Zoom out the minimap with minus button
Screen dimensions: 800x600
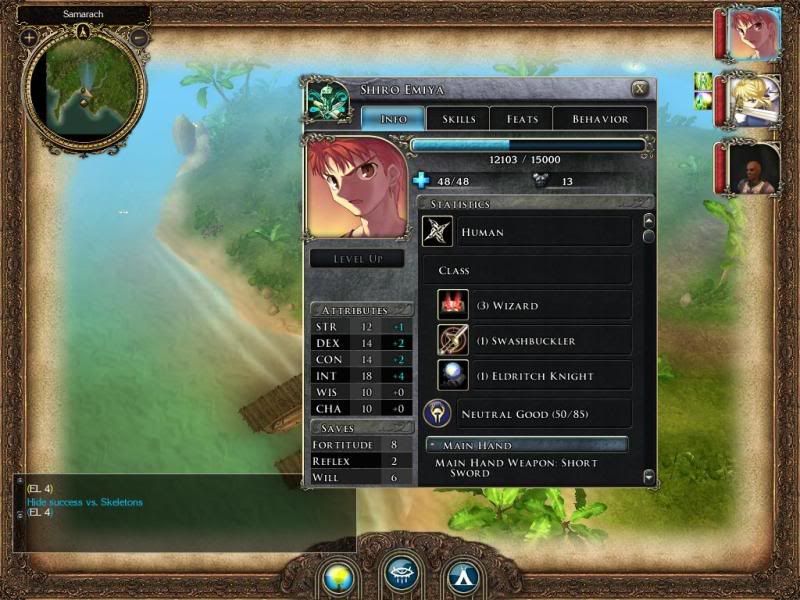(139, 37)
